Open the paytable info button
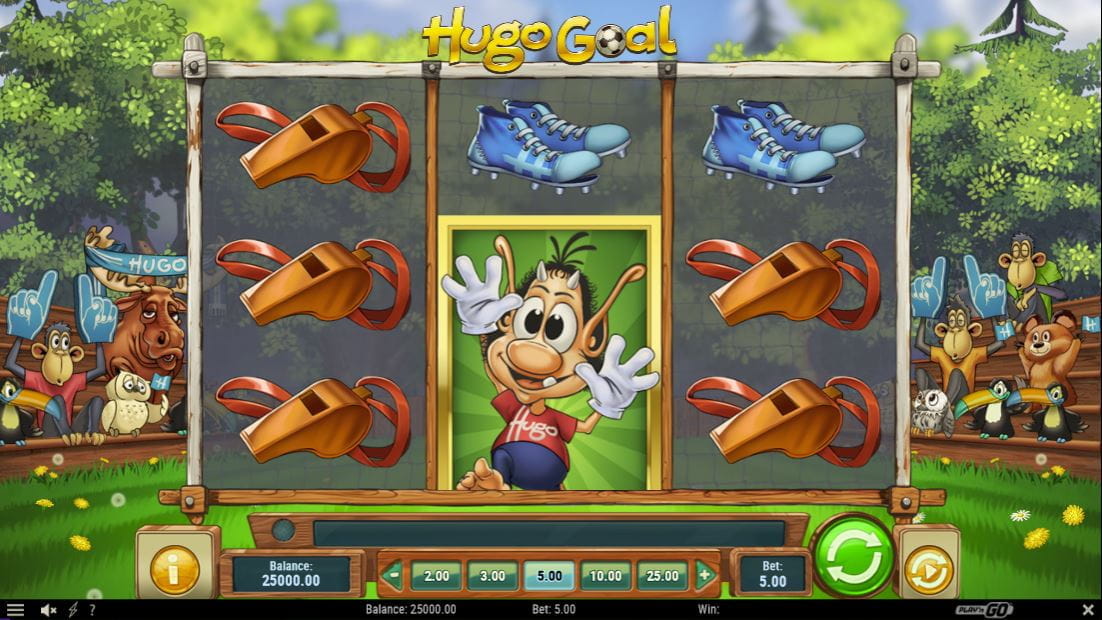Screen dimensions: 1102x620 [175, 569]
